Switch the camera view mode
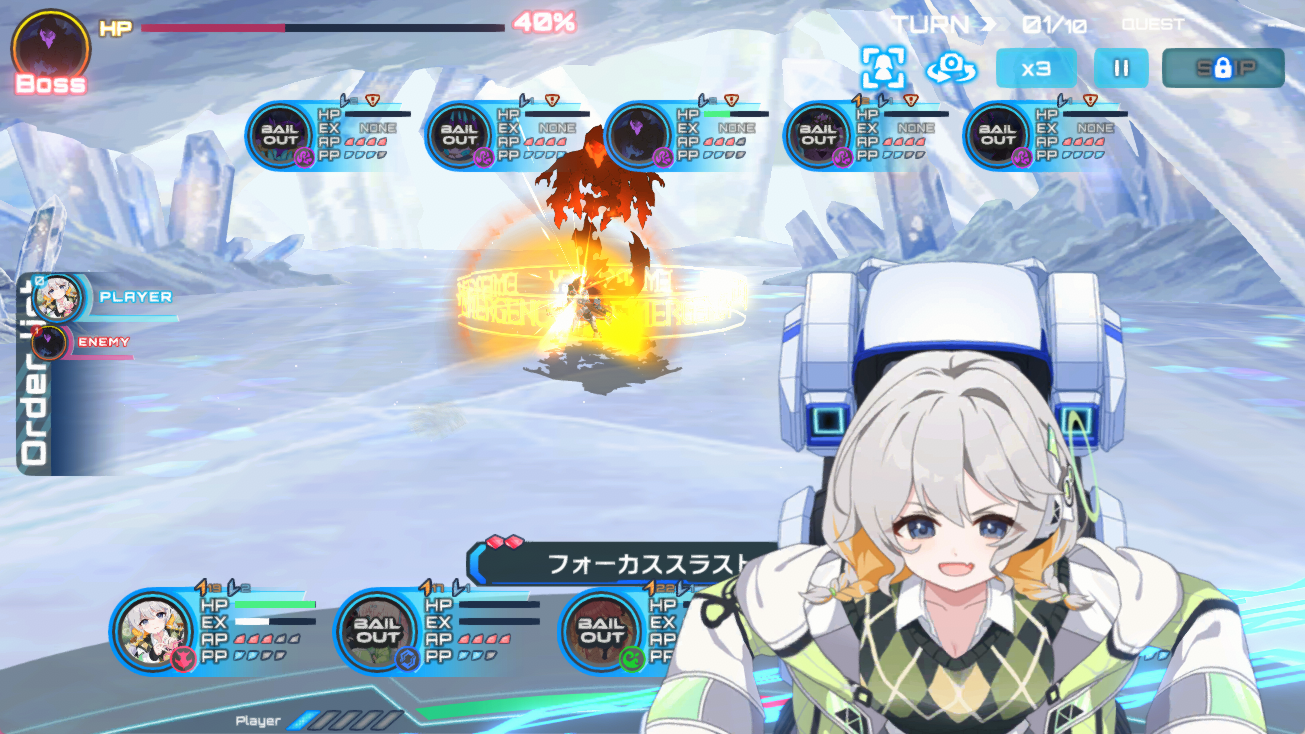The image size is (1305, 734). tap(951, 68)
